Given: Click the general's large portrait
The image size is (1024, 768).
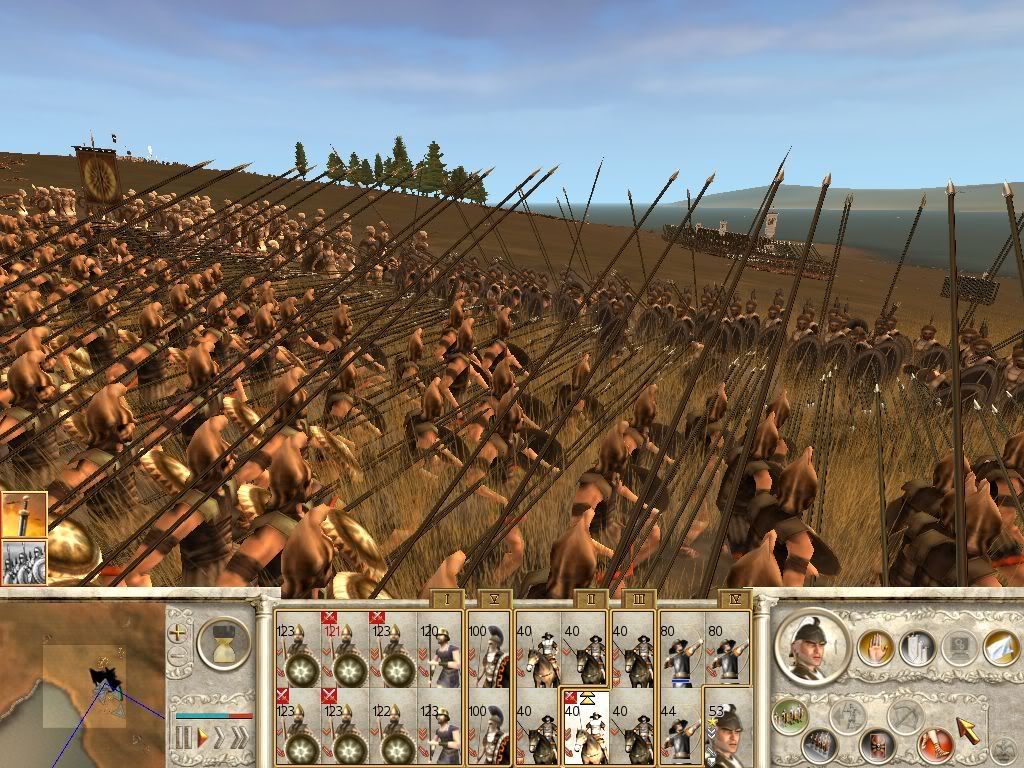Looking at the screenshot, I should pyautogui.click(x=812, y=647).
